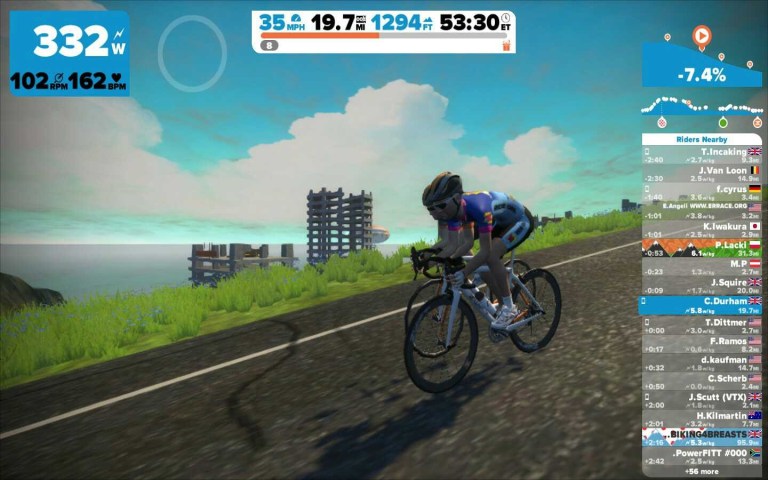The height and width of the screenshot is (480, 768).
Task: Open the empty power-up ring
Action: [192, 50]
